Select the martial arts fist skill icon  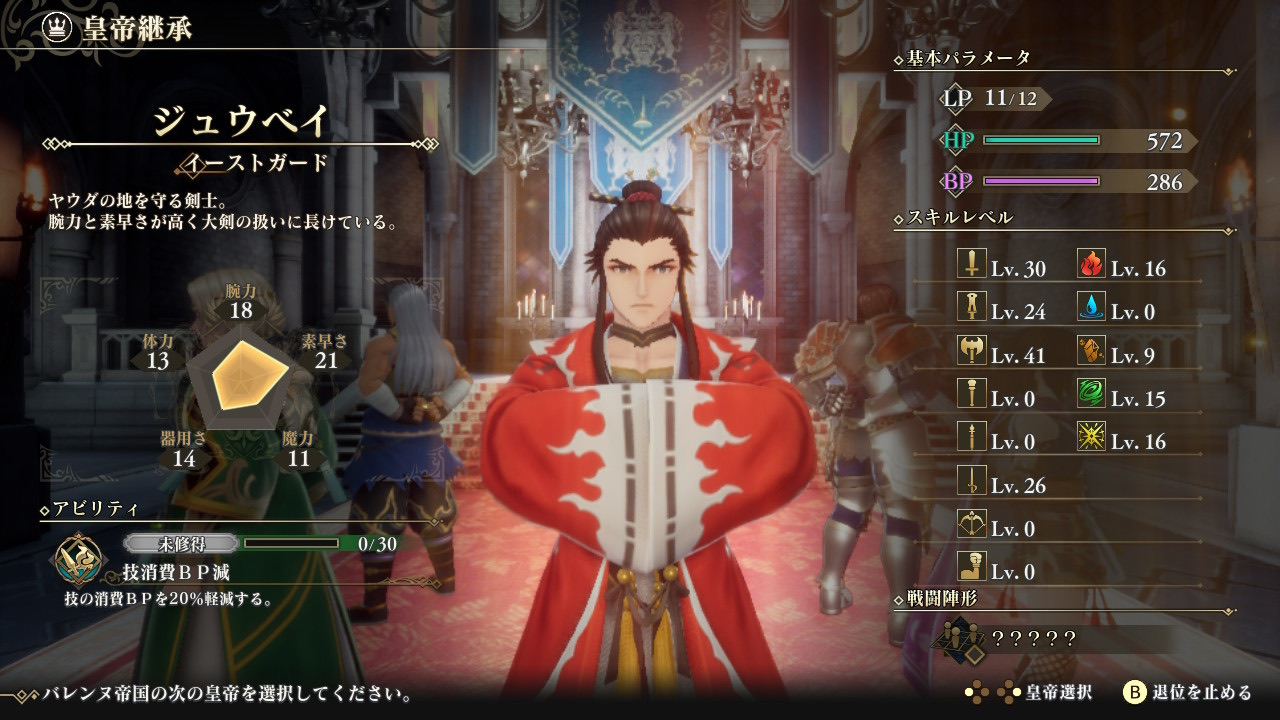click(x=972, y=566)
